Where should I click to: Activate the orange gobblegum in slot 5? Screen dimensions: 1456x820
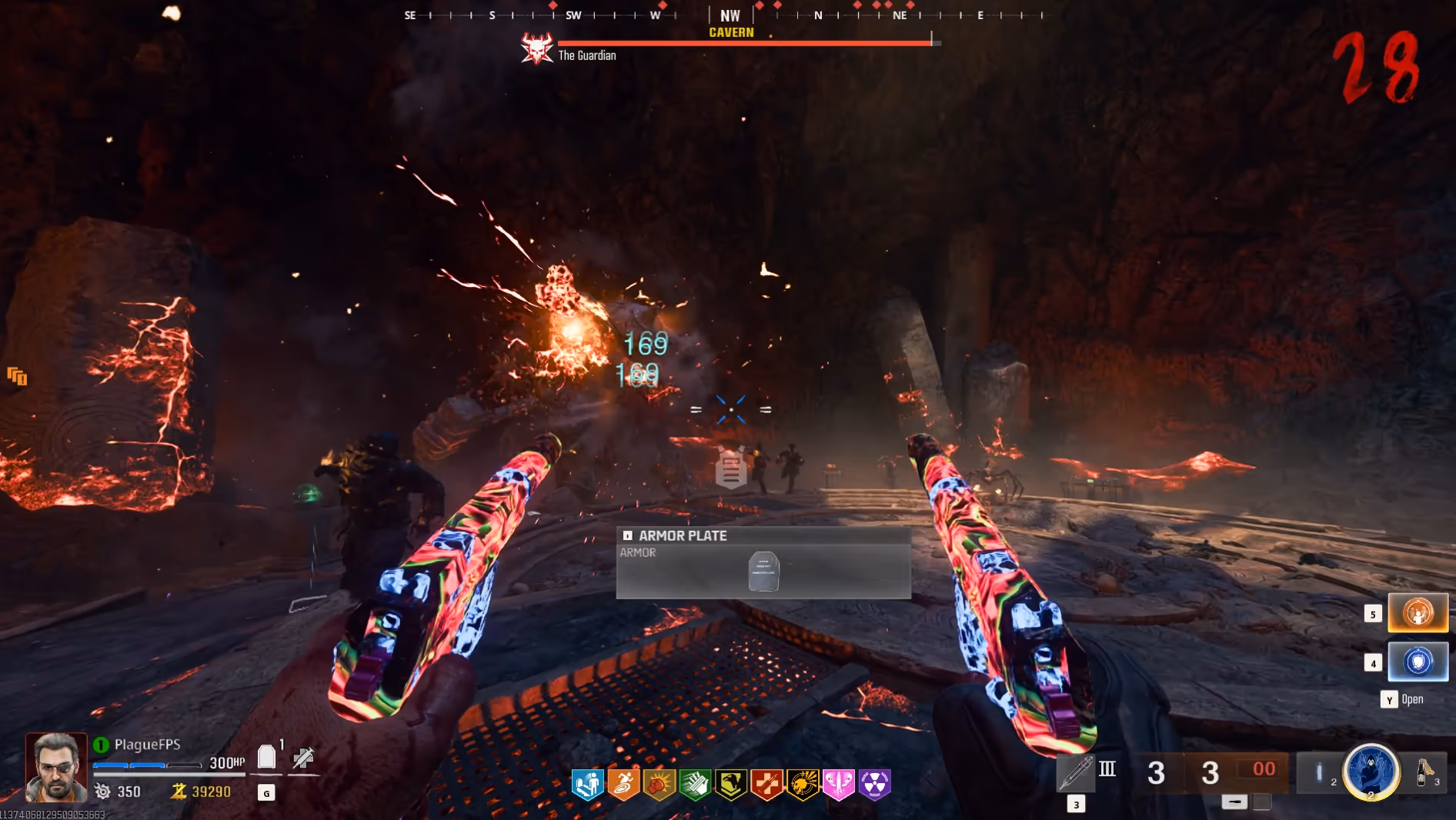(x=1418, y=613)
